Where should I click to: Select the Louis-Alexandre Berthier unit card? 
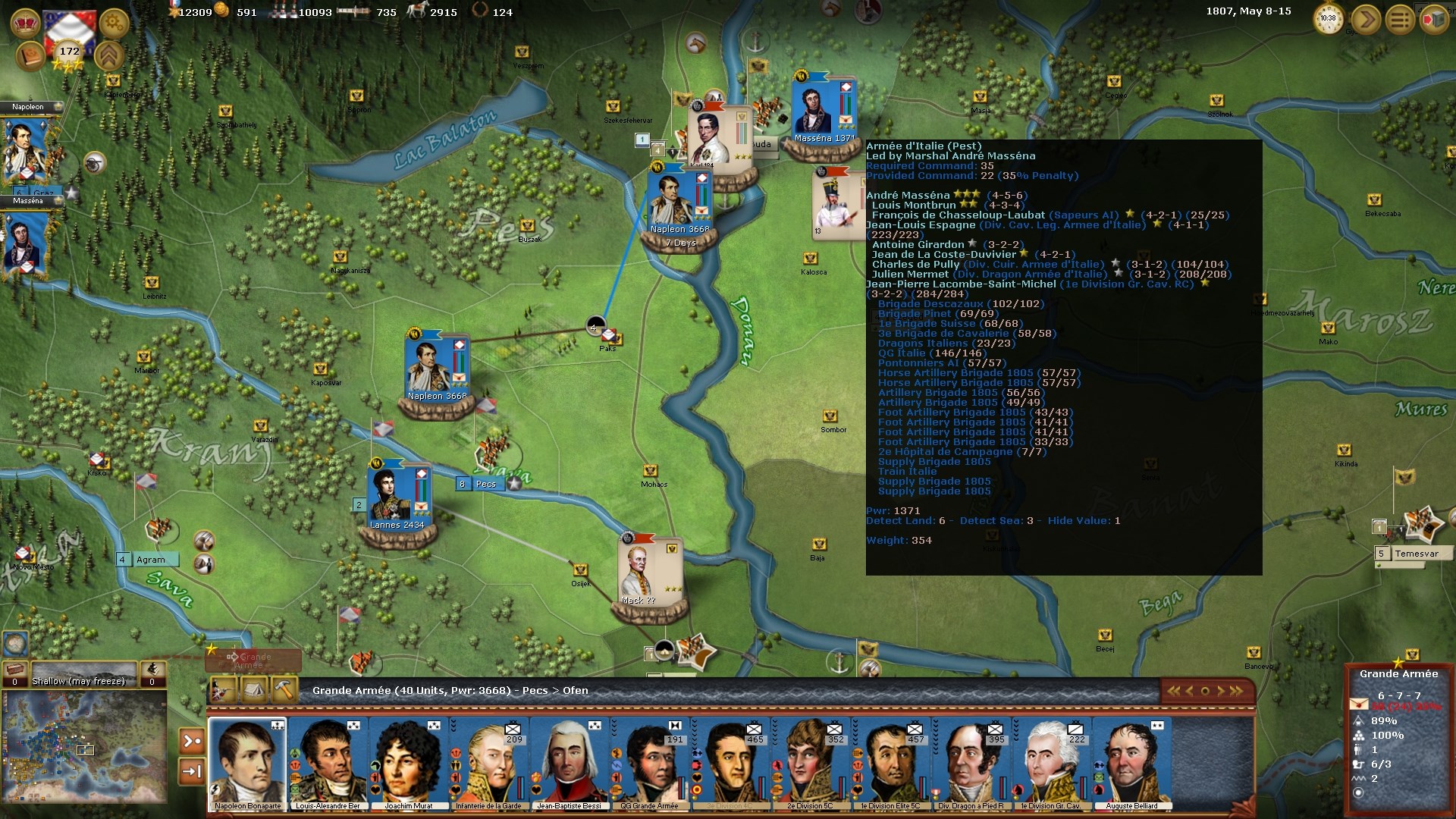(328, 764)
